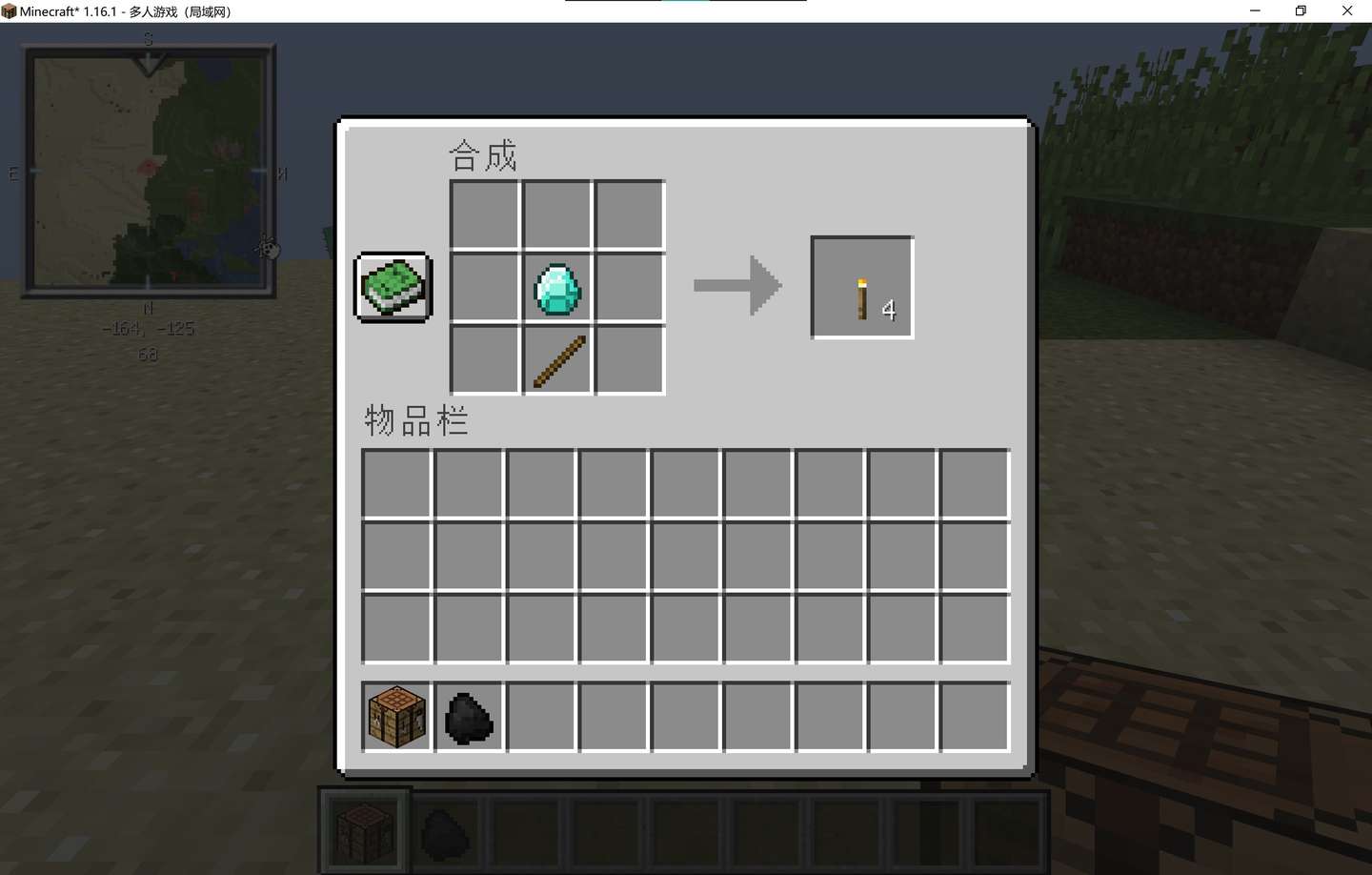The image size is (1372, 875).
Task: Pick up the stick from the crafting grid
Action: coord(556,360)
